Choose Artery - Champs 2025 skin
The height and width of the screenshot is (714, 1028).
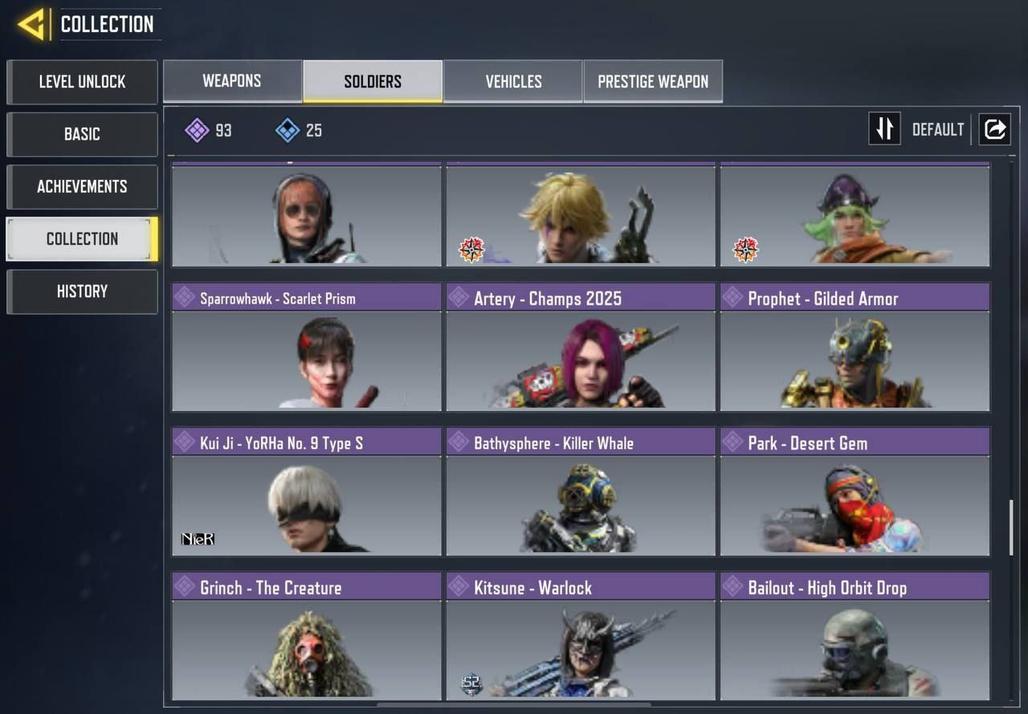(x=580, y=348)
